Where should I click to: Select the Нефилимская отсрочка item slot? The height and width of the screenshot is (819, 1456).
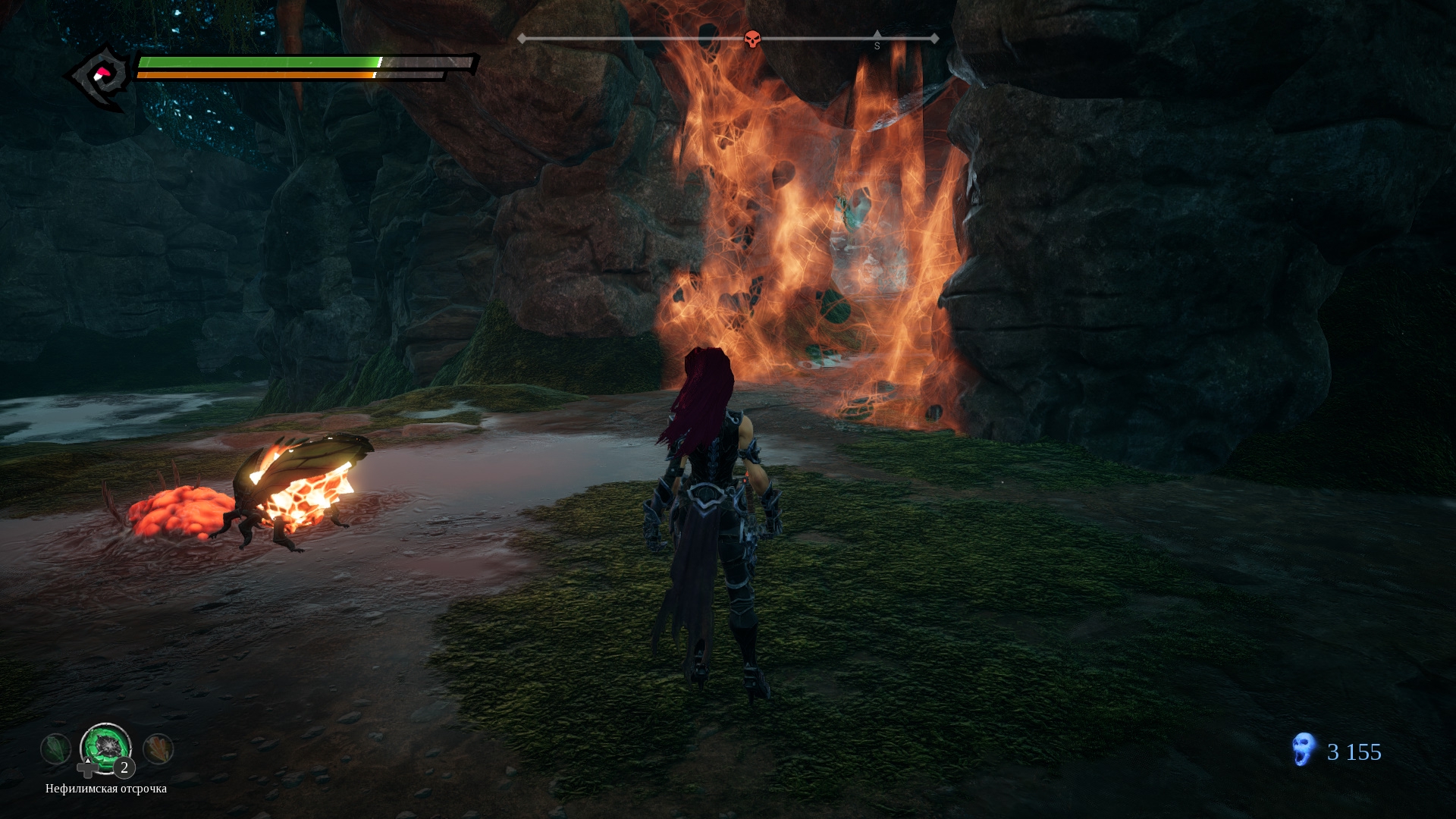(105, 748)
